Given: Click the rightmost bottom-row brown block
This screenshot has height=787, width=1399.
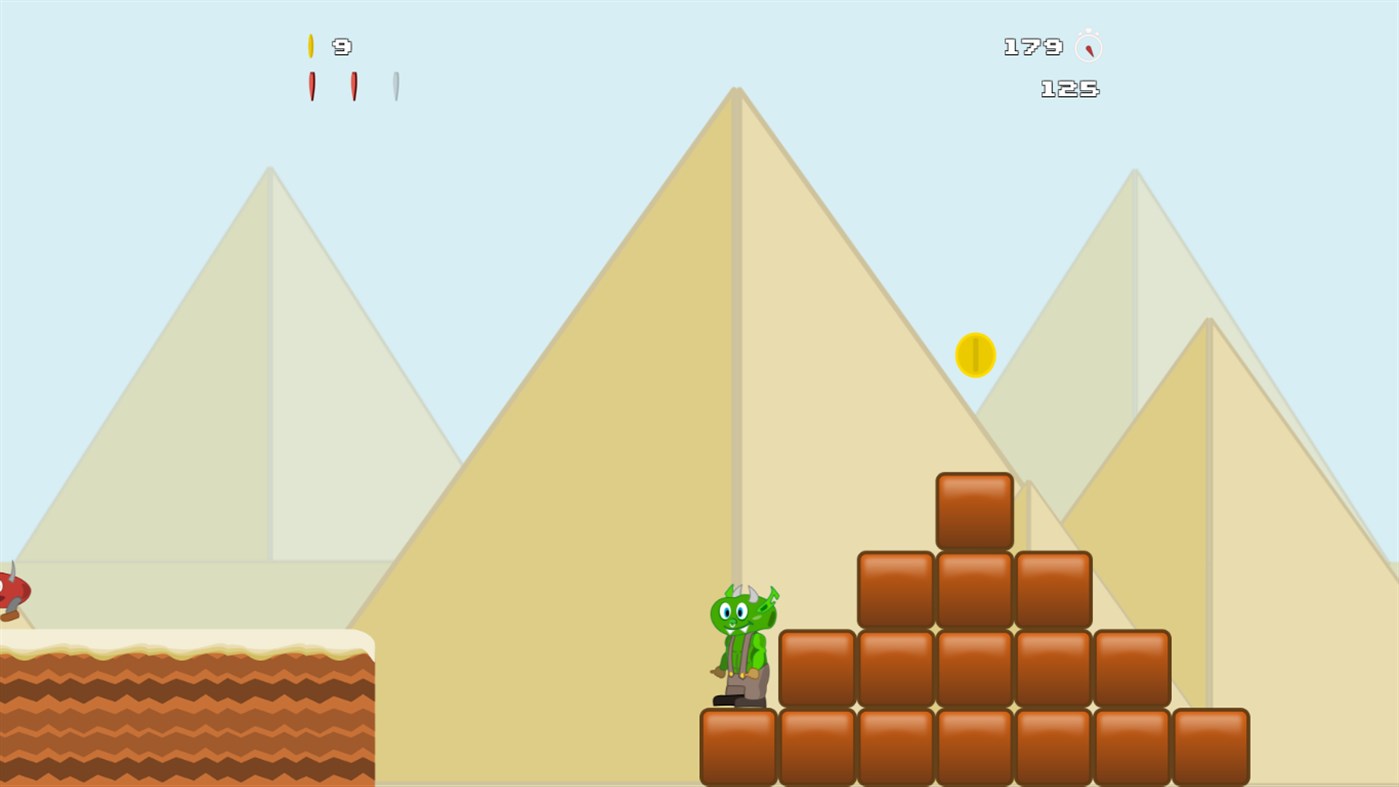Looking at the screenshot, I should [x=1213, y=745].
